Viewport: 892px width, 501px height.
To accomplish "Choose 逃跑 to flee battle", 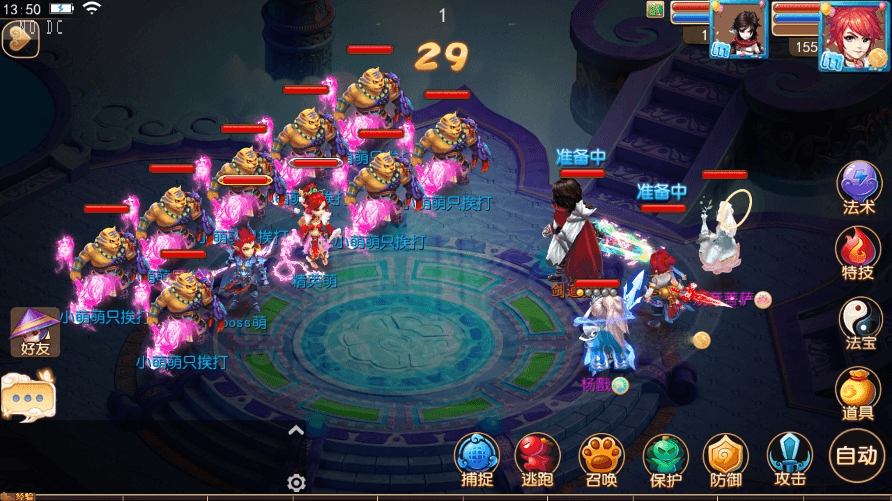I will point(537,458).
